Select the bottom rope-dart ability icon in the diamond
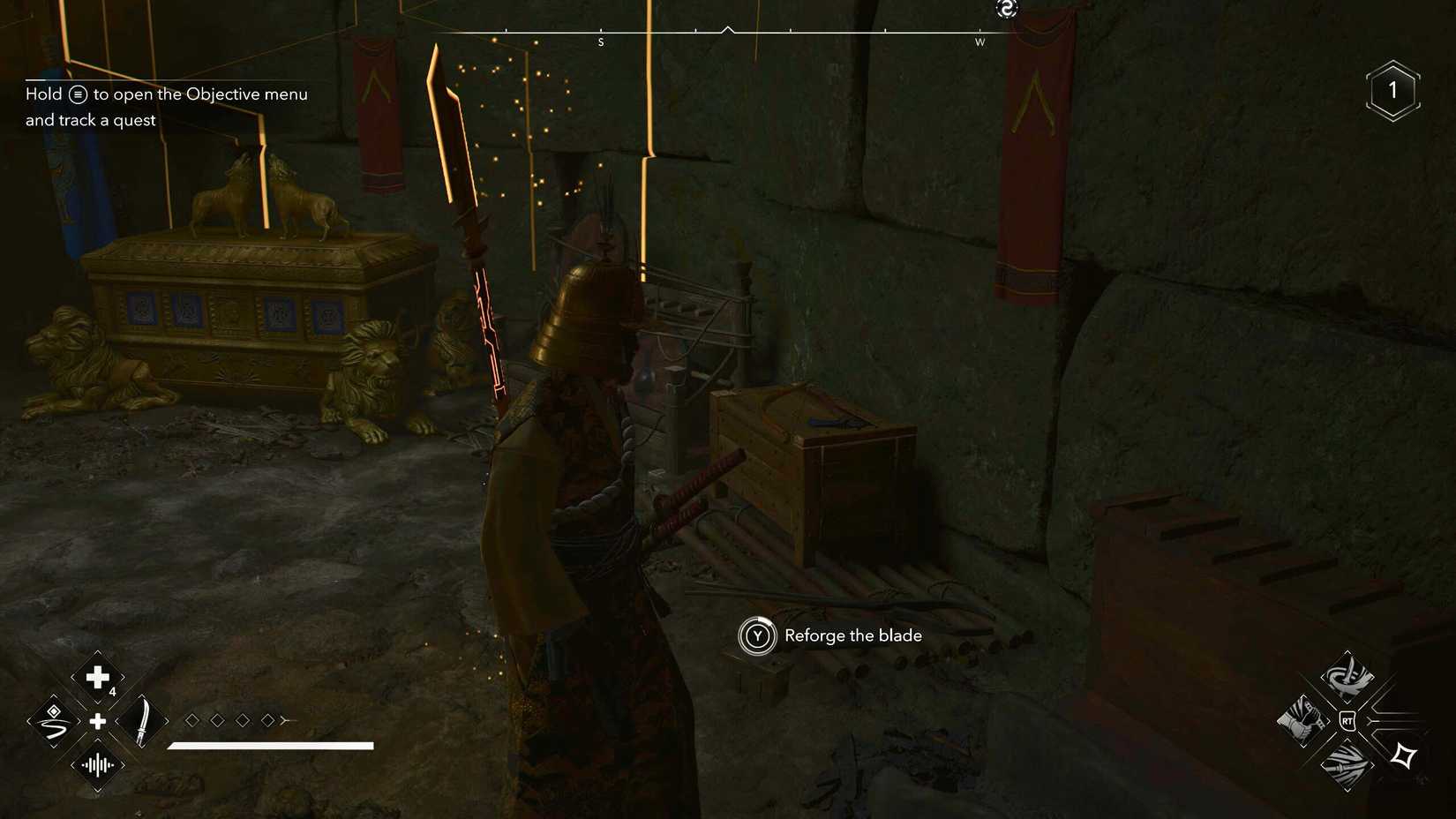Screen dimensions: 1456x819 [x=1348, y=766]
